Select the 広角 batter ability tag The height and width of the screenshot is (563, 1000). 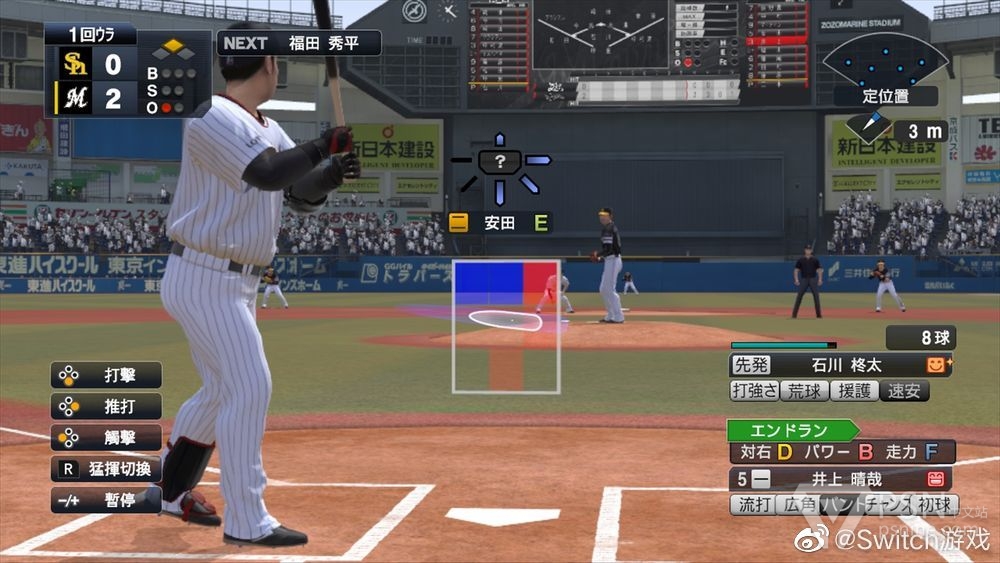pos(800,505)
